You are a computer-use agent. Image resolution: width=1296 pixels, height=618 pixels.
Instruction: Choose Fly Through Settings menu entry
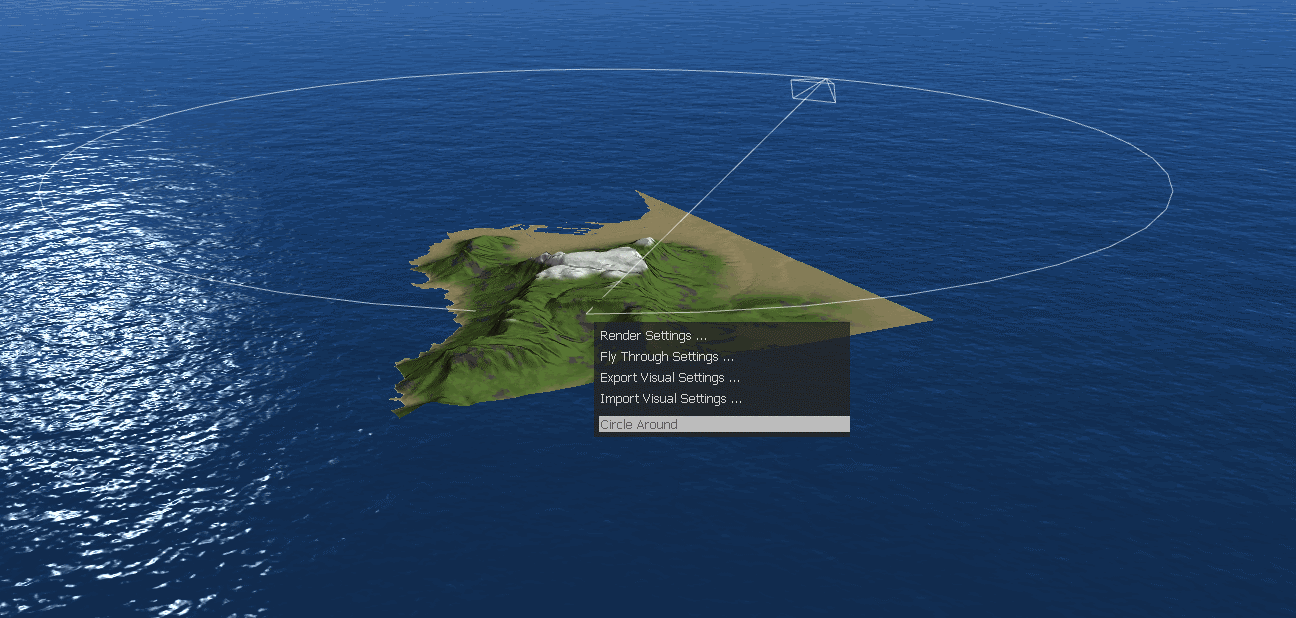[667, 357]
